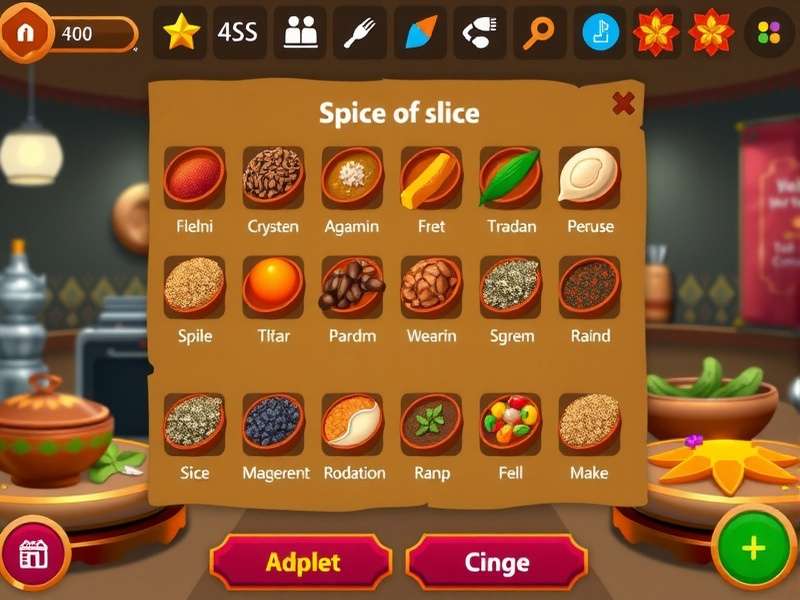Select the Peruse garlic bowl

point(589,176)
